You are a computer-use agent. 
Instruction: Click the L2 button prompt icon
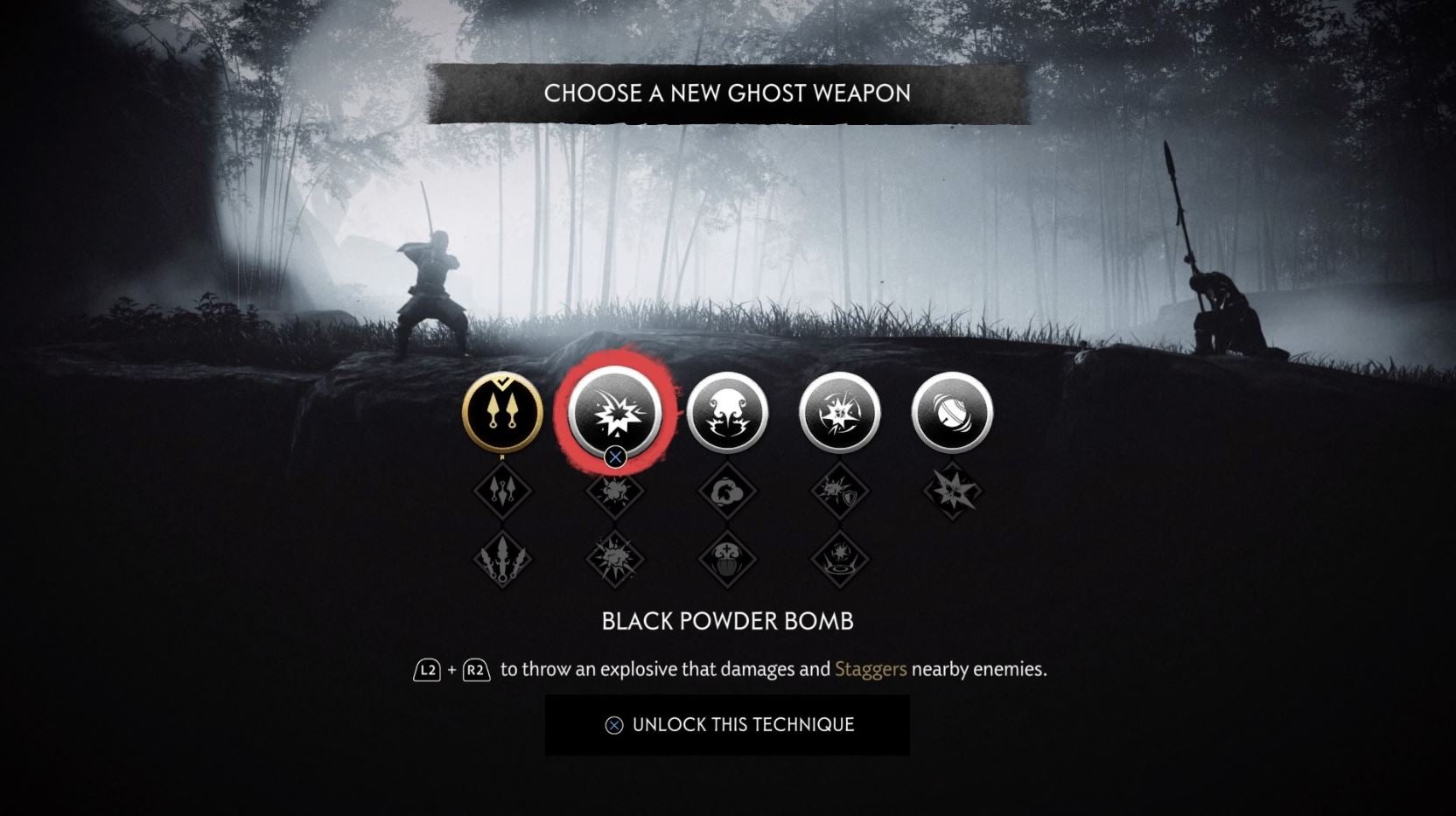point(428,668)
